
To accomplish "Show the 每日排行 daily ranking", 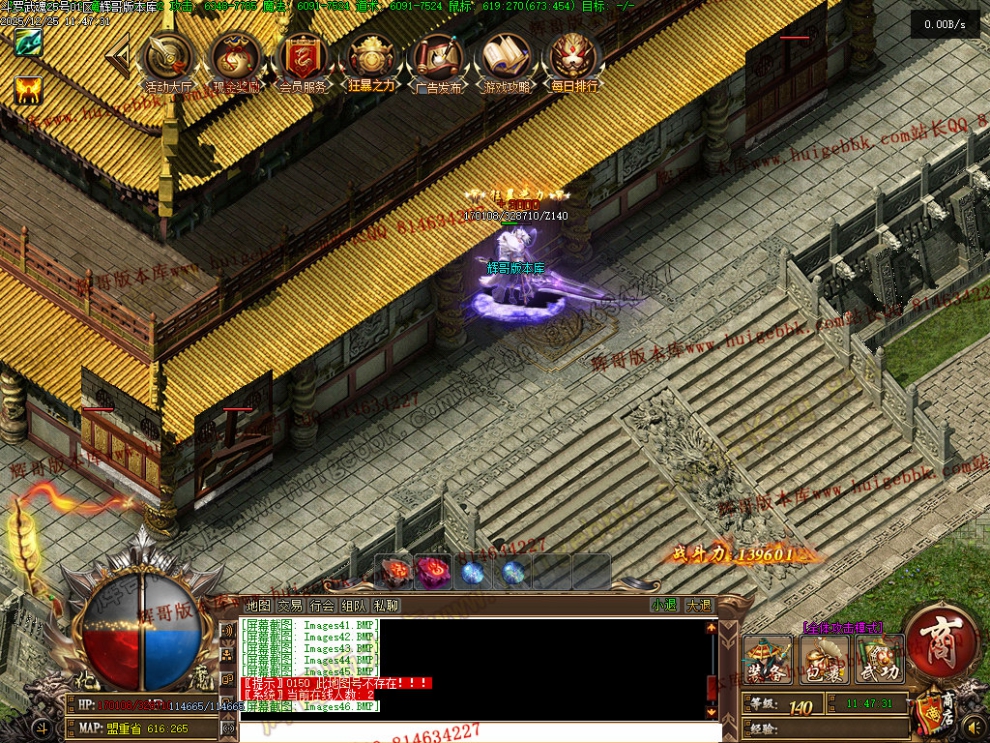I will pyautogui.click(x=574, y=60).
